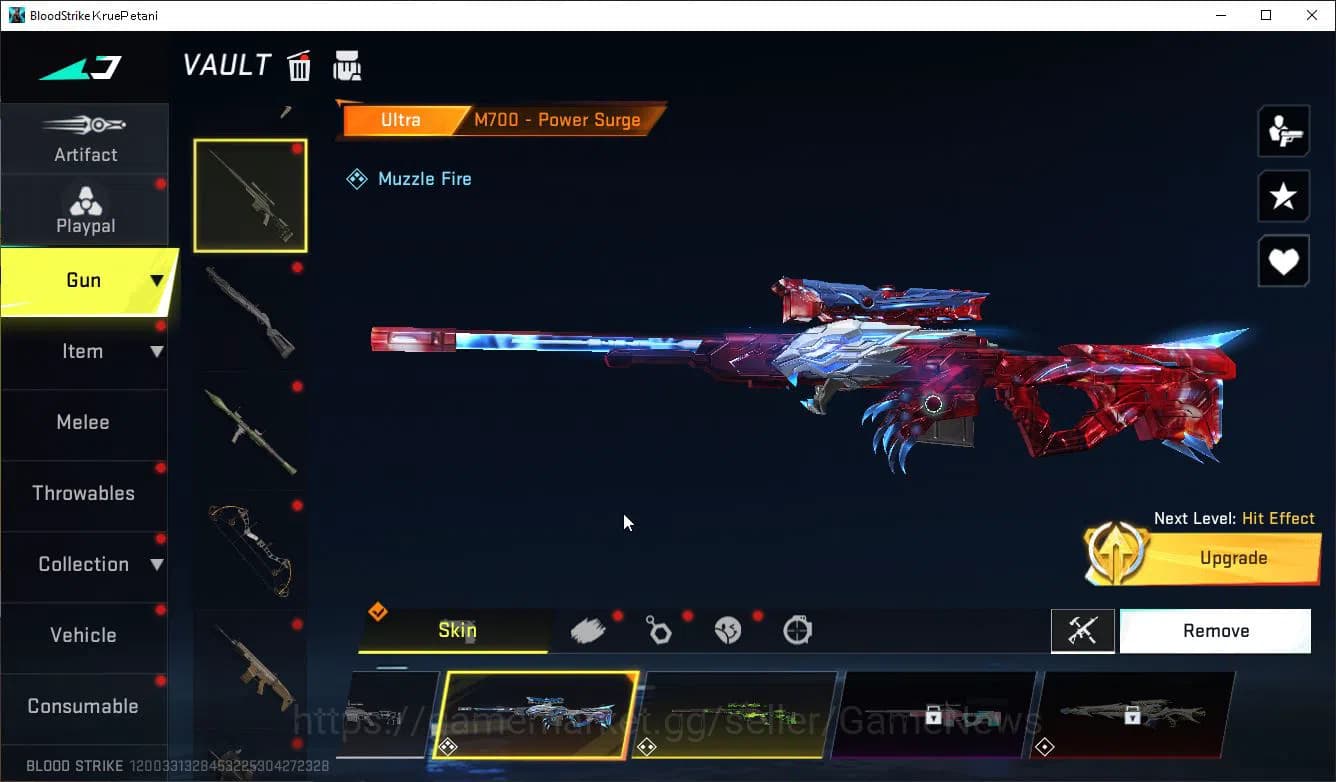This screenshot has height=782, width=1336.
Task: Select the weapon display case icon
Action: [x=347, y=65]
